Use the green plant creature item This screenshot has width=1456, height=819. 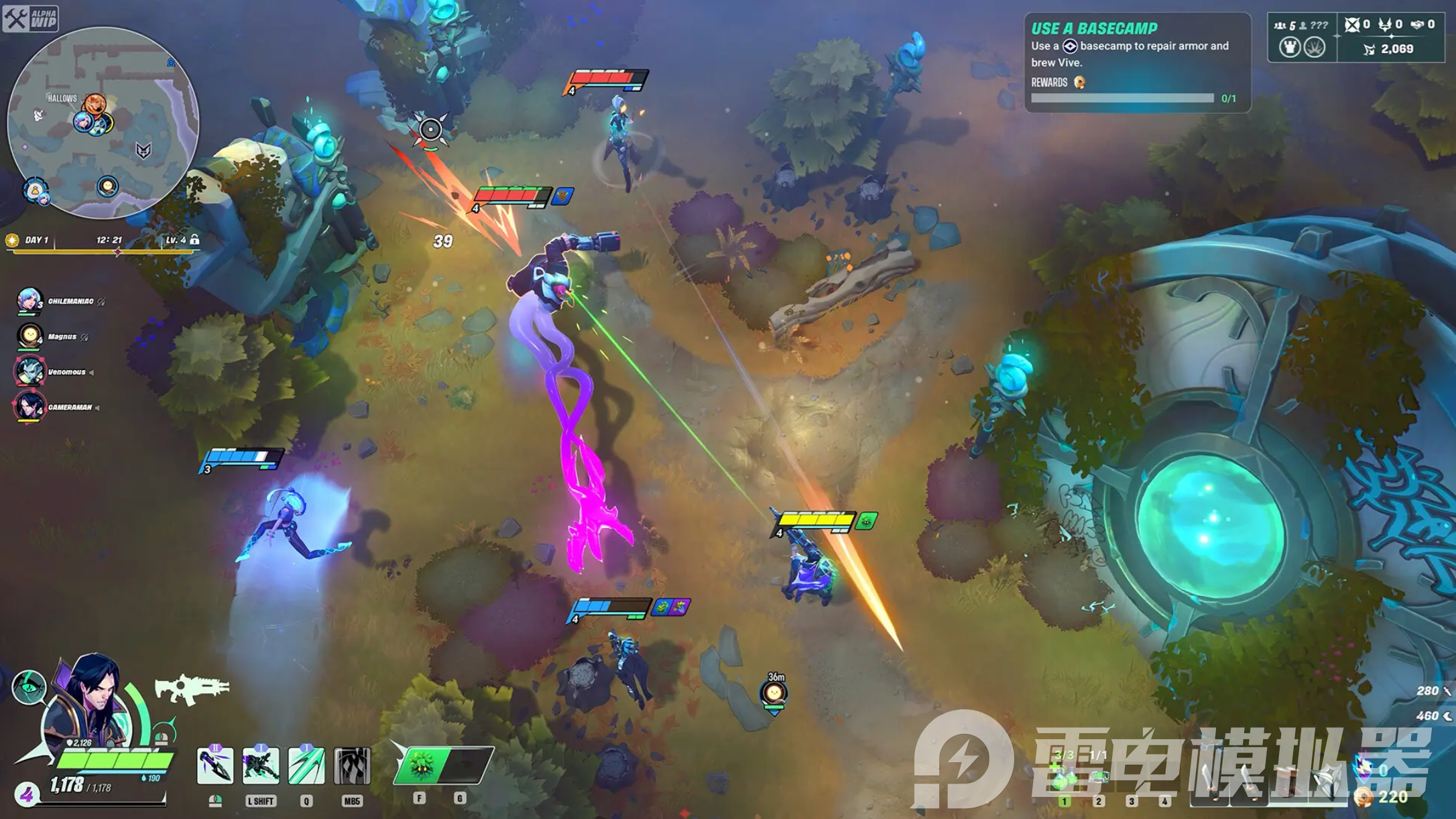(421, 765)
